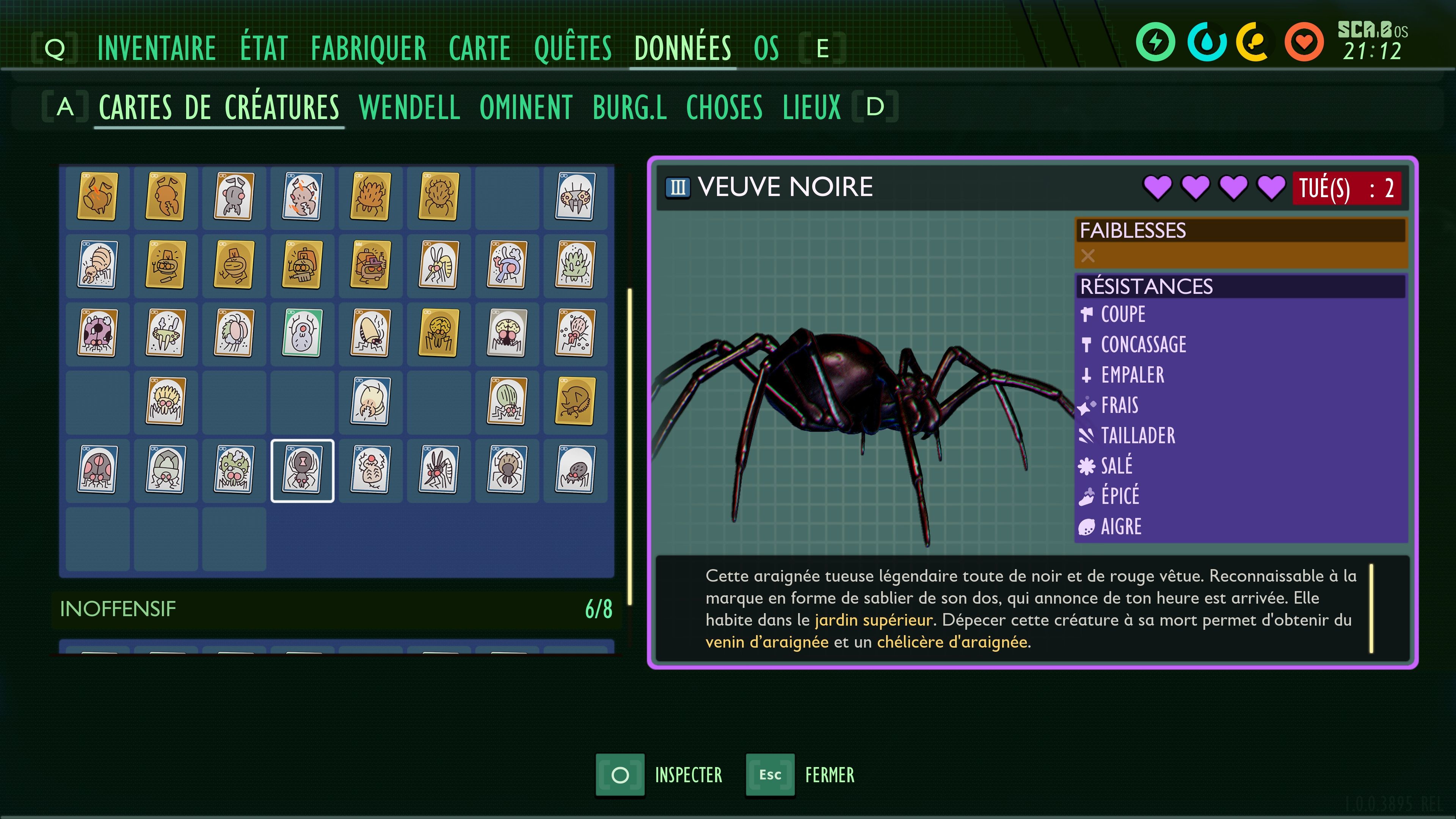
Task: Switch to the État tab
Action: (x=264, y=48)
